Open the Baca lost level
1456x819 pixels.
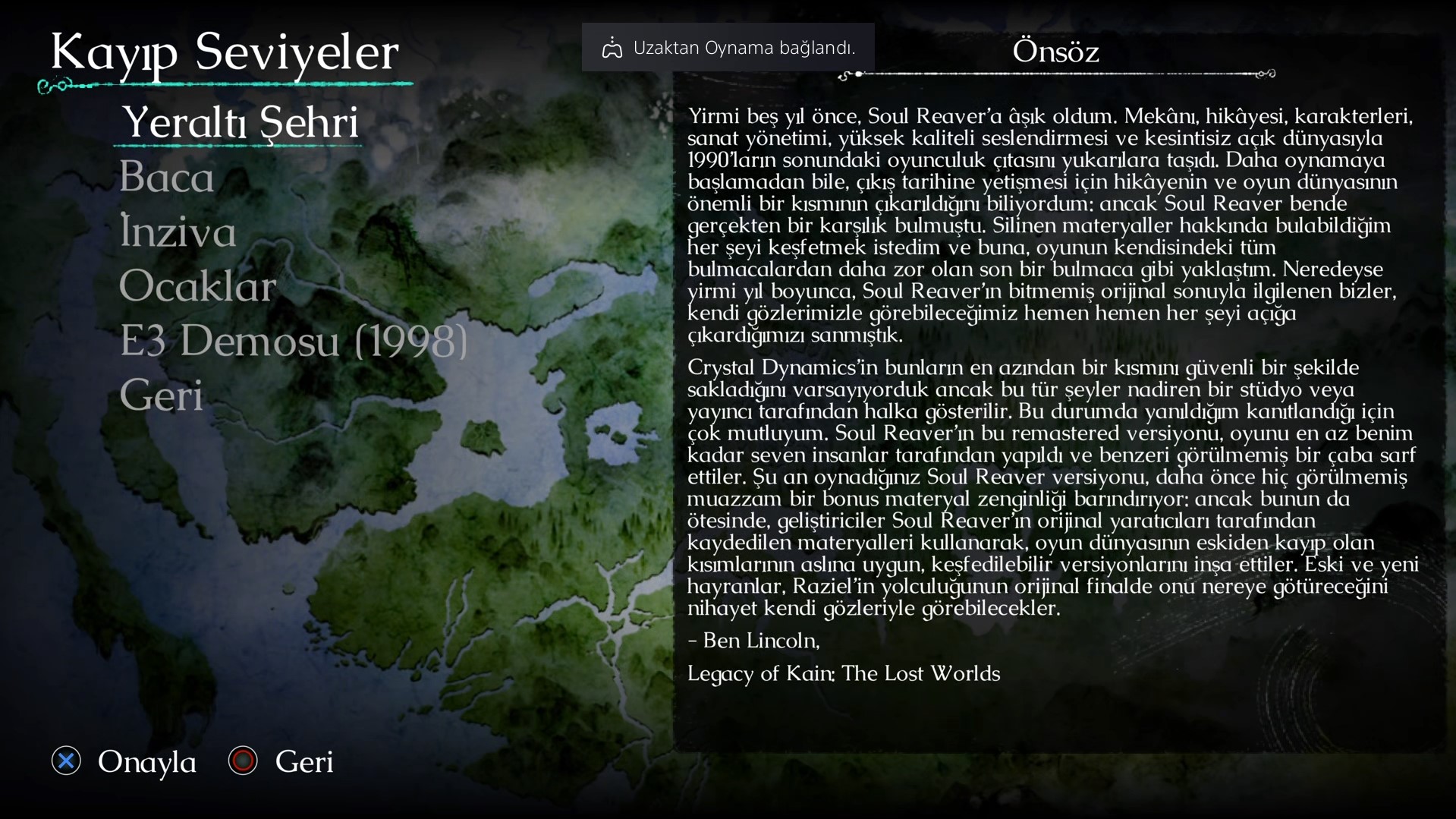click(167, 178)
